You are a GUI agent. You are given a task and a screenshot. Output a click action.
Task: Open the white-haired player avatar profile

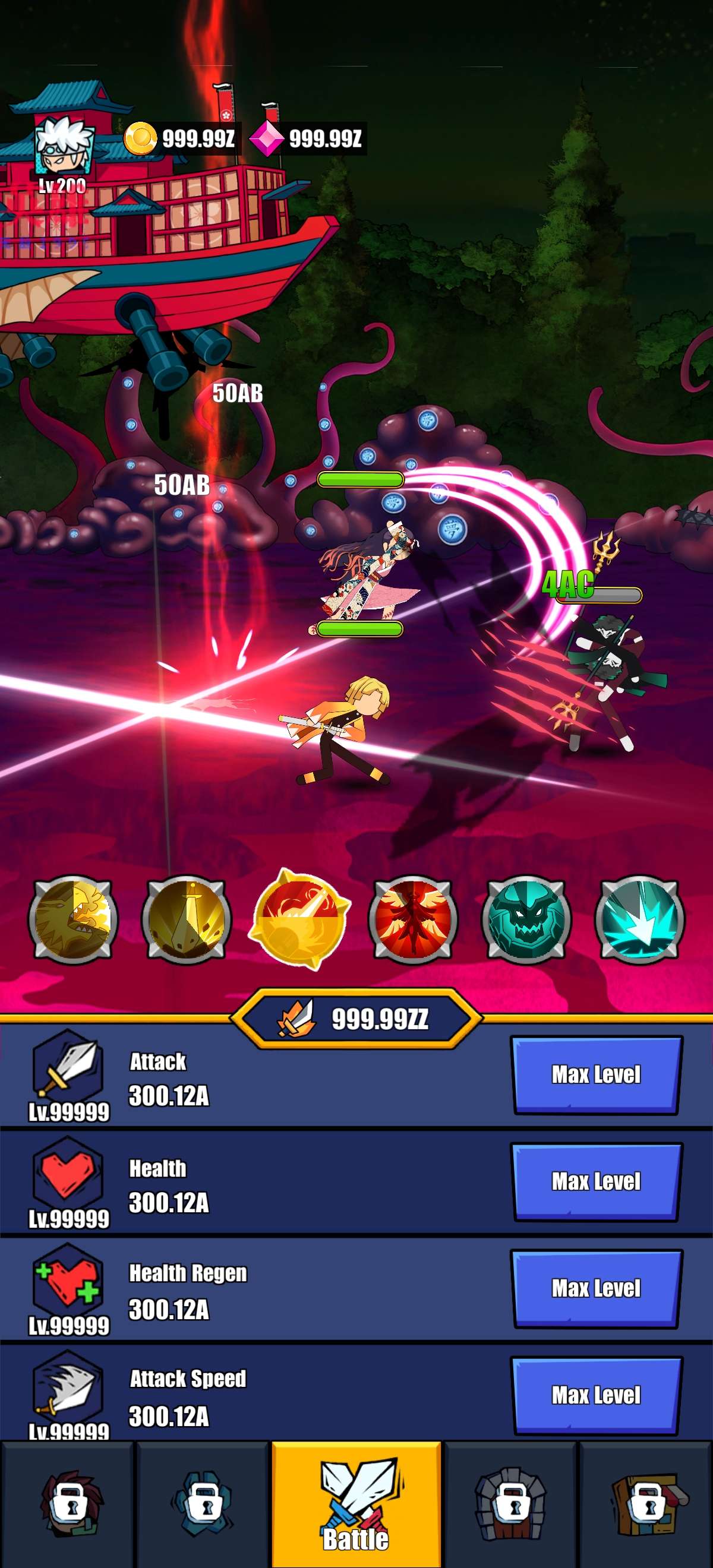pyautogui.click(x=64, y=147)
